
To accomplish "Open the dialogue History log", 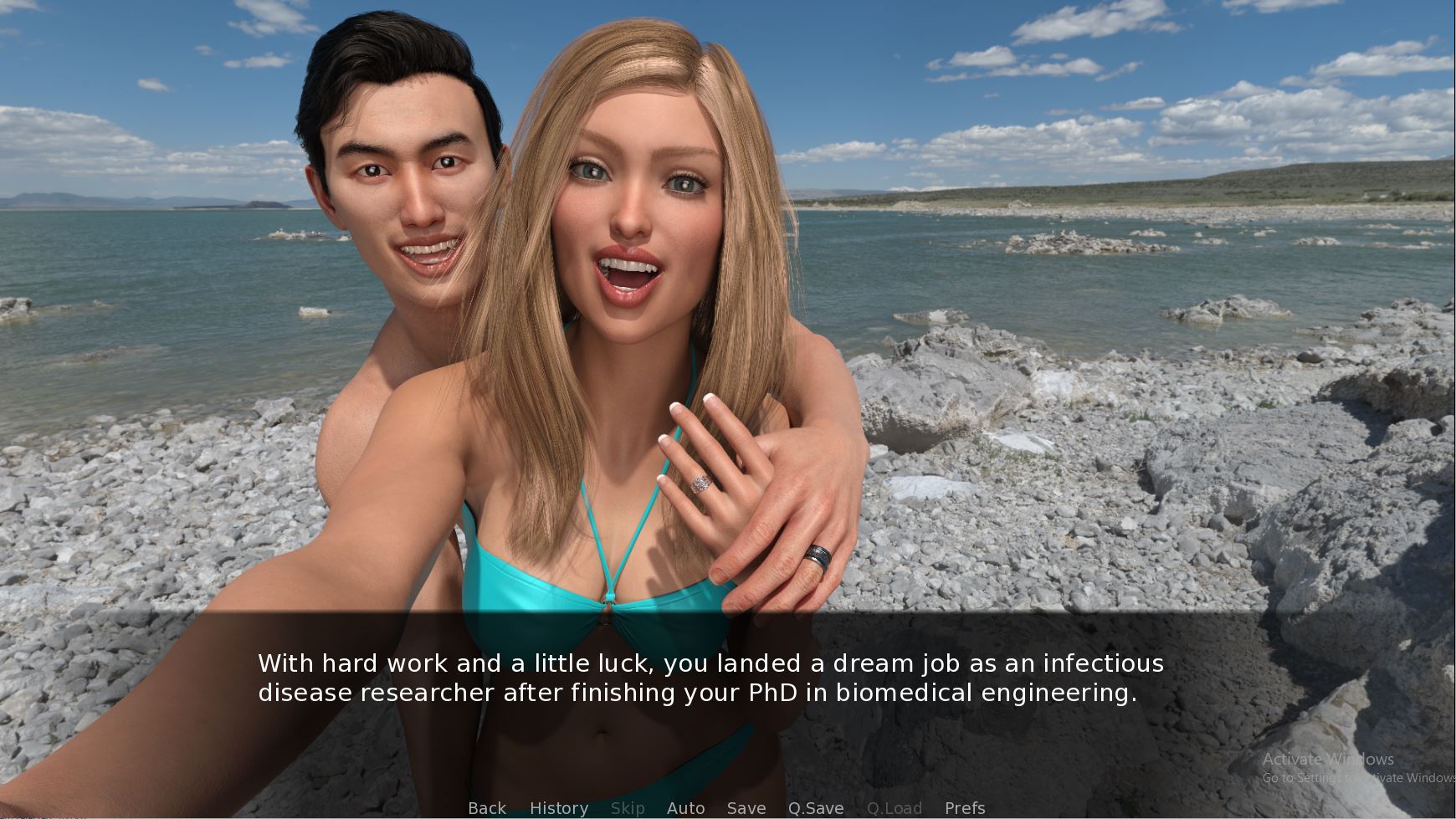I will coord(559,808).
